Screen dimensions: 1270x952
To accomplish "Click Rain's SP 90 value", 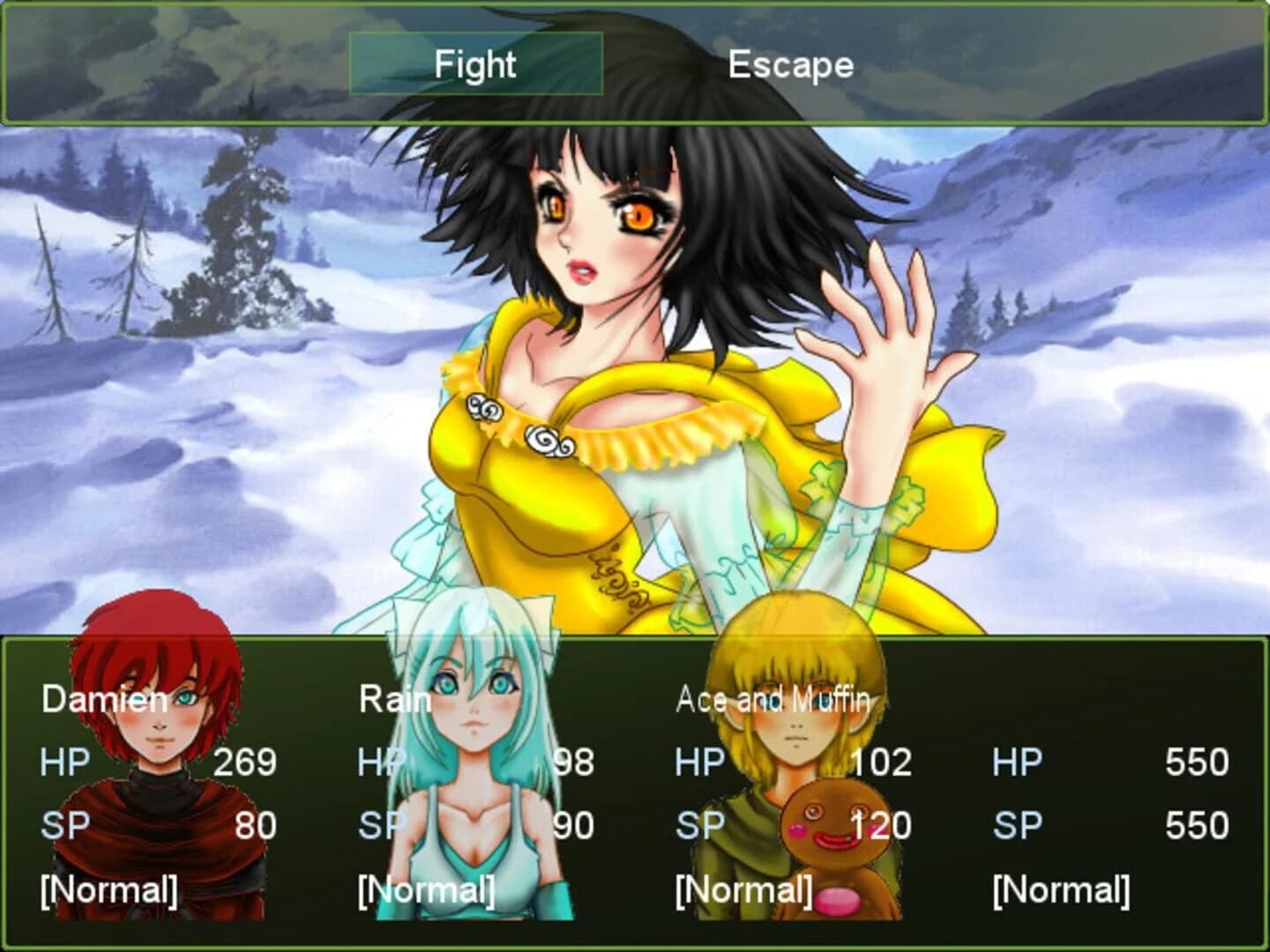I will (573, 824).
